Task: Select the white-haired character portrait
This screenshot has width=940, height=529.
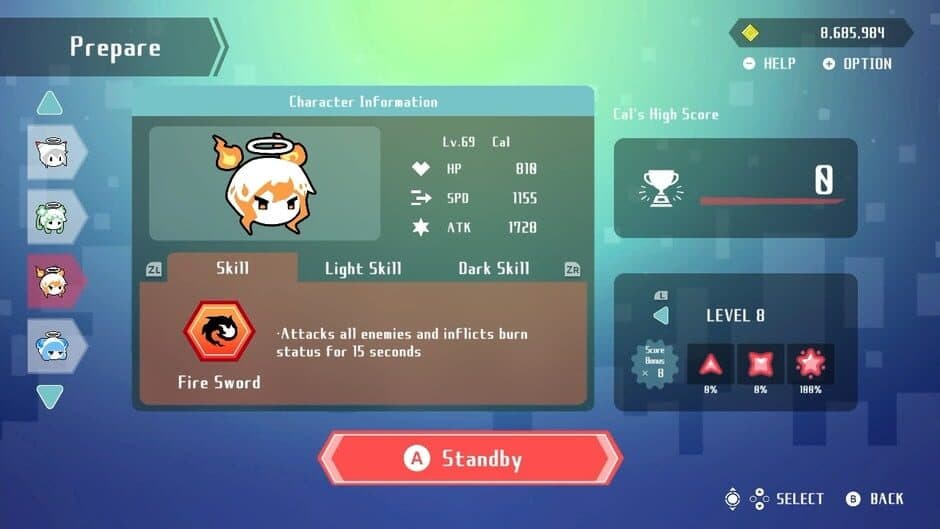Action: pos(50,152)
